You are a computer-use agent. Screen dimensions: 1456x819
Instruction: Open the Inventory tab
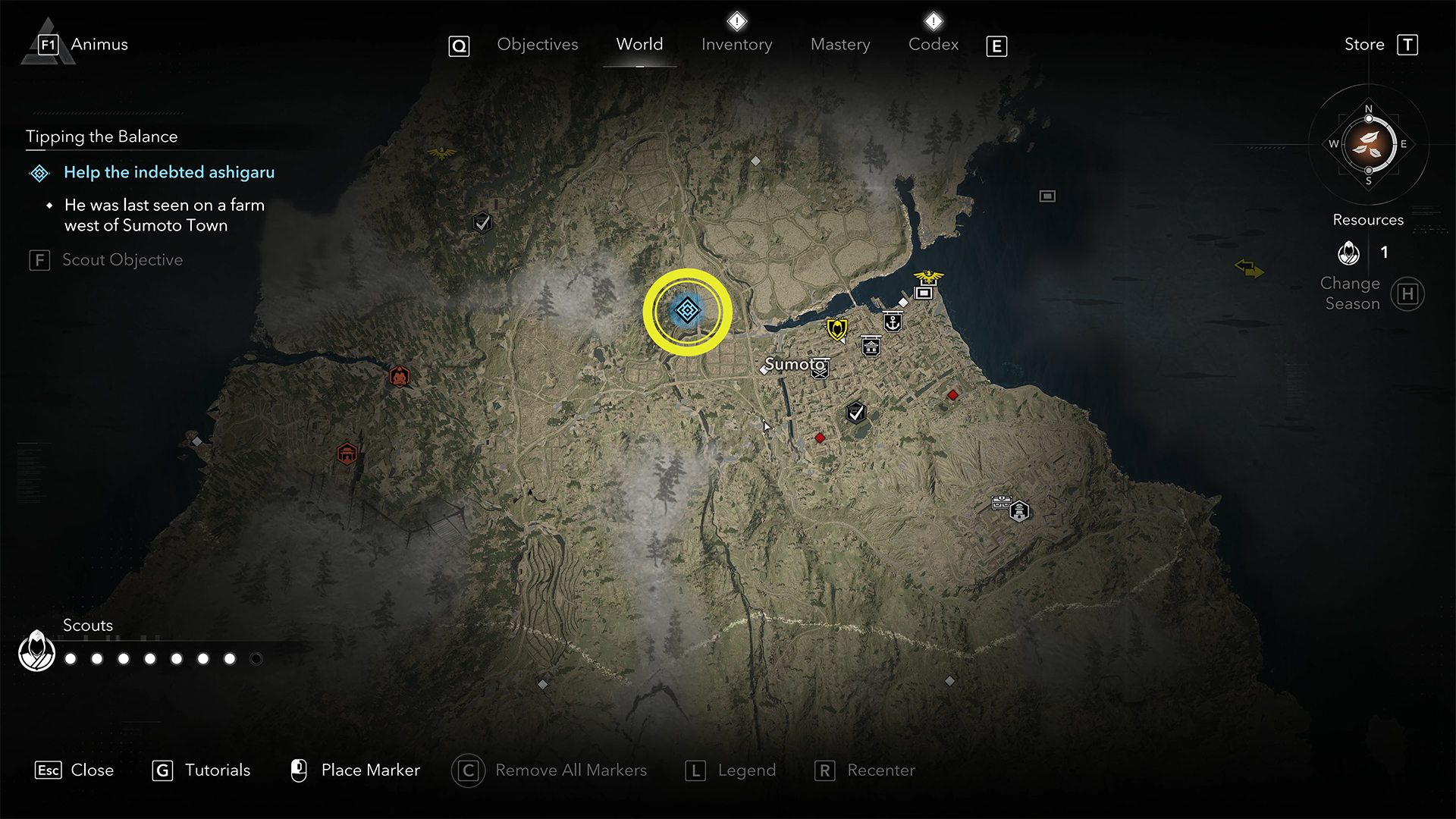click(x=736, y=45)
